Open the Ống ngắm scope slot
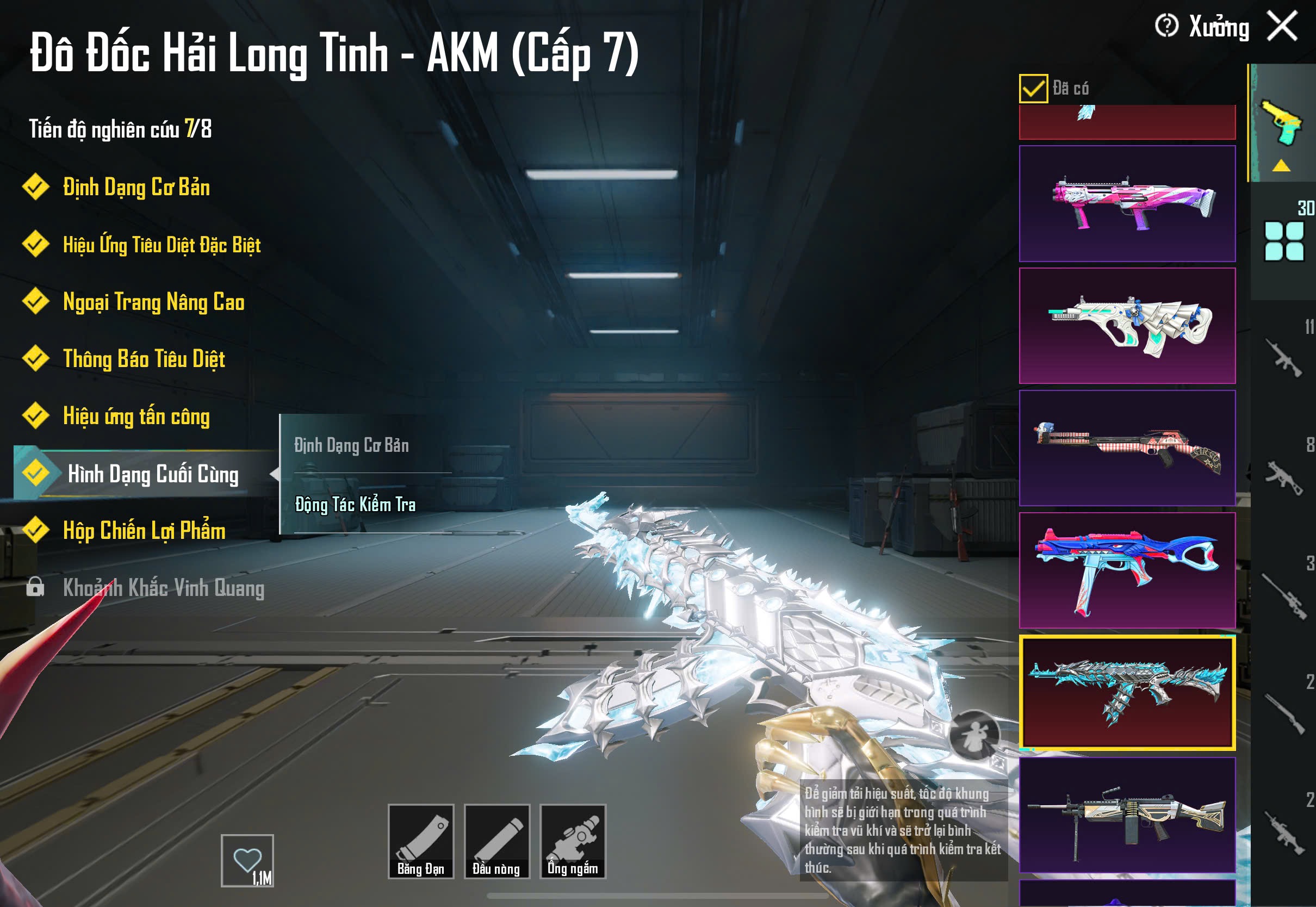This screenshot has width=1316, height=907. click(x=573, y=841)
